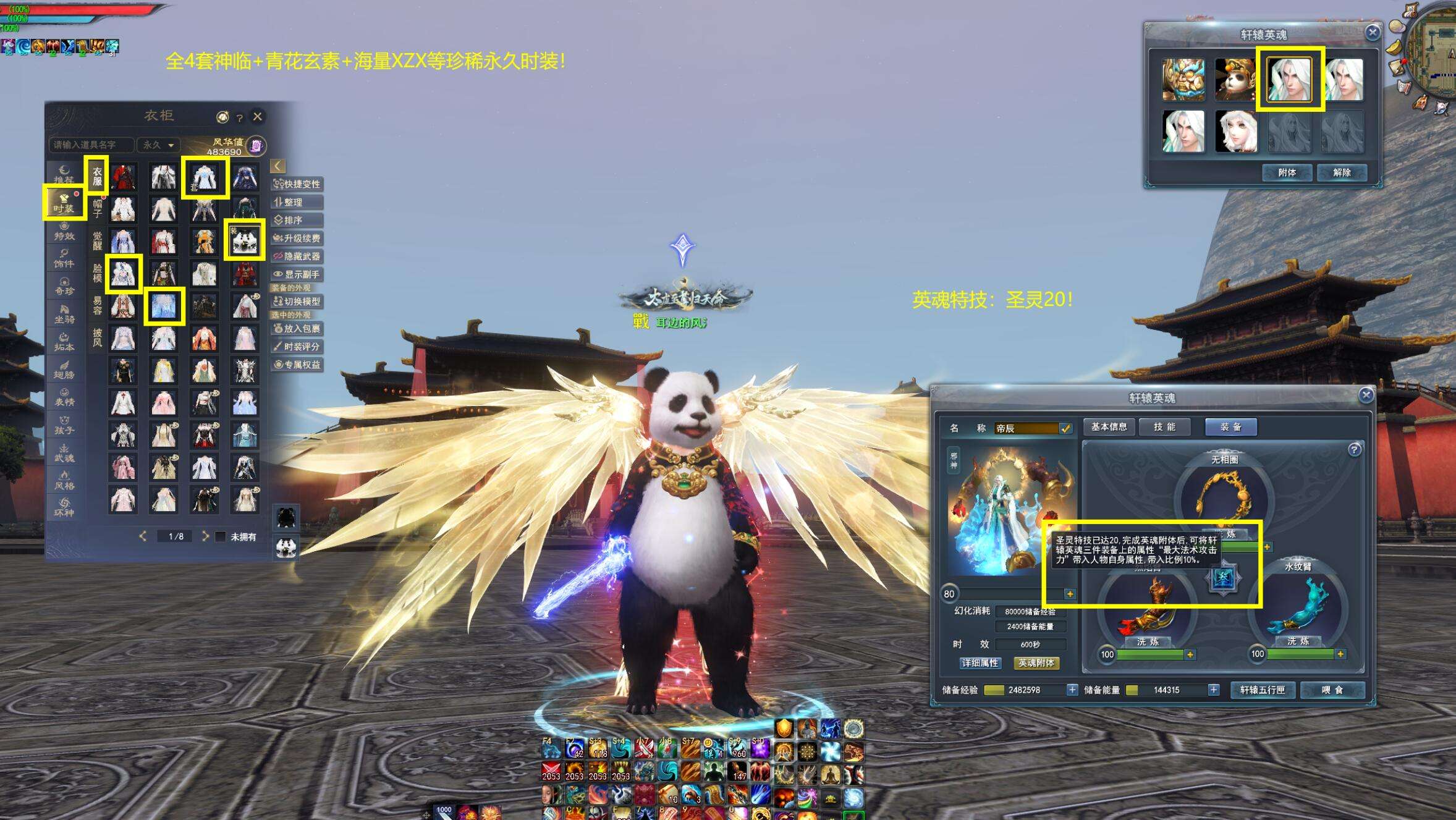Open the 时装评分 fashion rating
Viewport: 1456px width, 820px height.
[297, 346]
